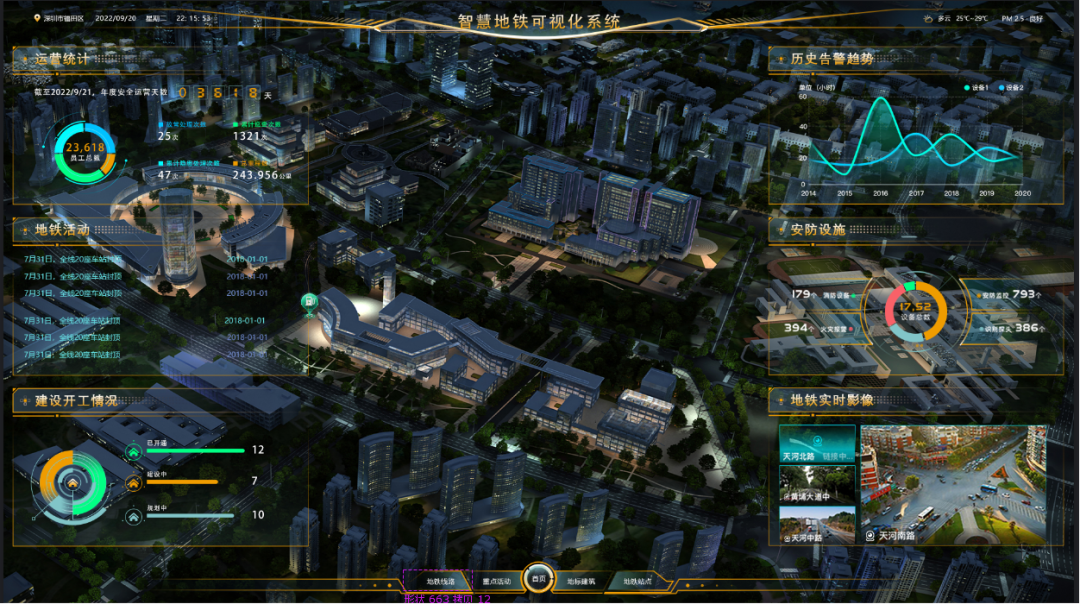Toggle the 设备2 chart legend entry

tap(1012, 88)
